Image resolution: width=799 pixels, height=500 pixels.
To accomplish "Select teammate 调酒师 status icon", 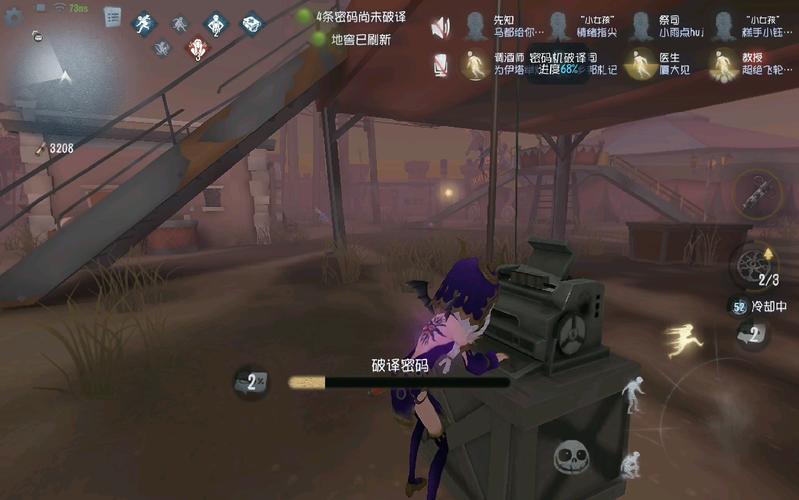I will [x=475, y=66].
